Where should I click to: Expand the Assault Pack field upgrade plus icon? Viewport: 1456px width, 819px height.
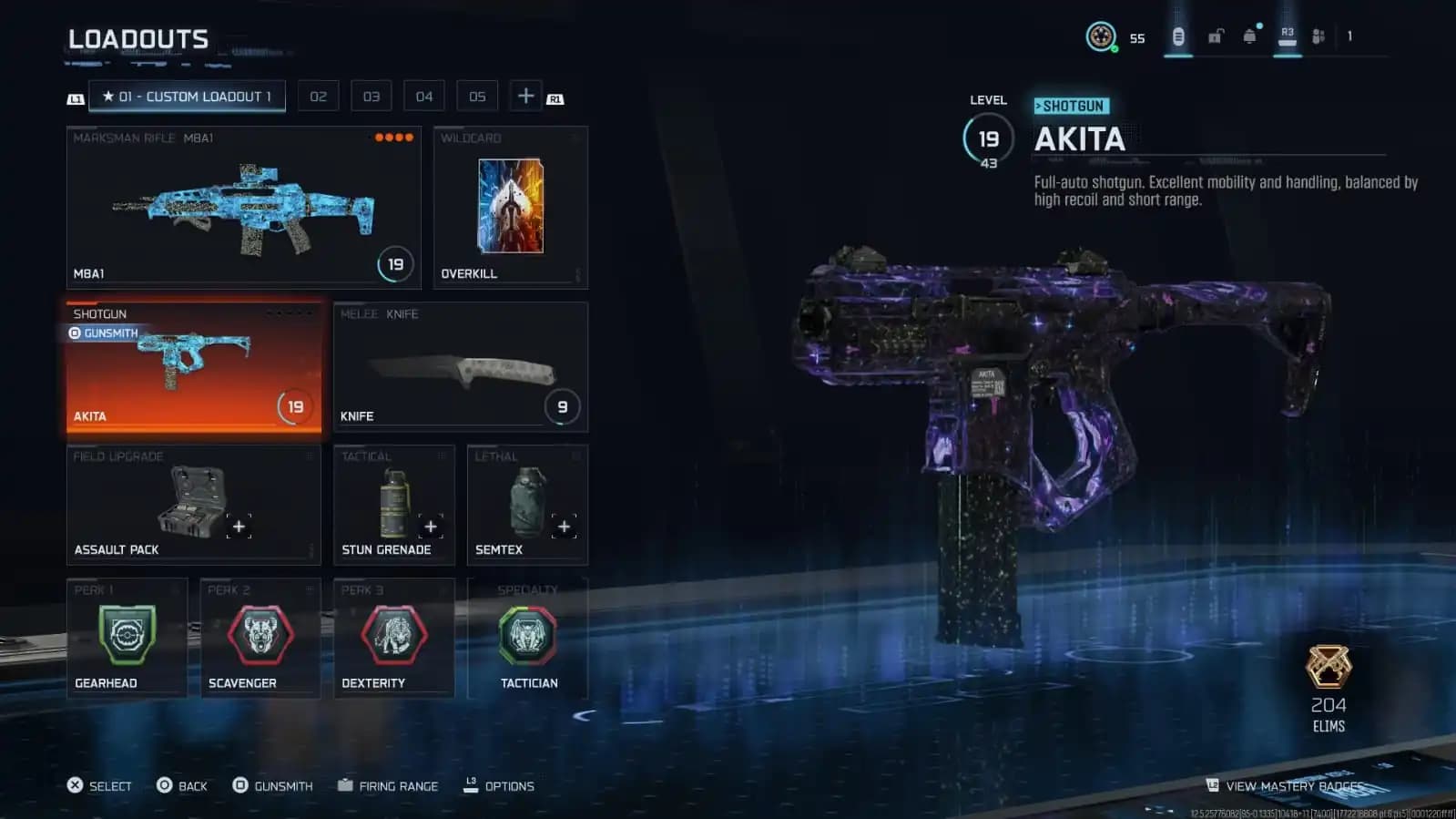tap(238, 526)
